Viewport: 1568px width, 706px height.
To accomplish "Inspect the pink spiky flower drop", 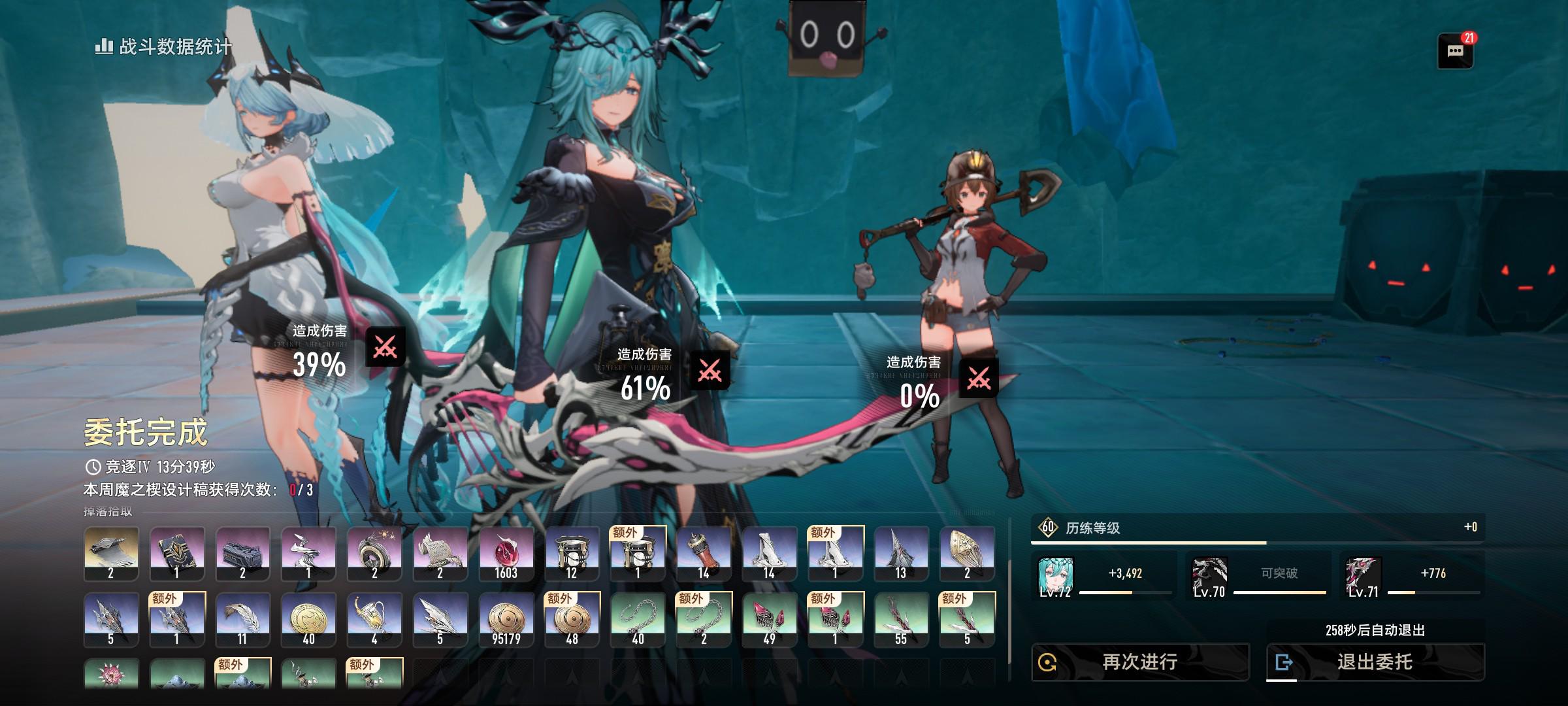I will pos(111,674).
